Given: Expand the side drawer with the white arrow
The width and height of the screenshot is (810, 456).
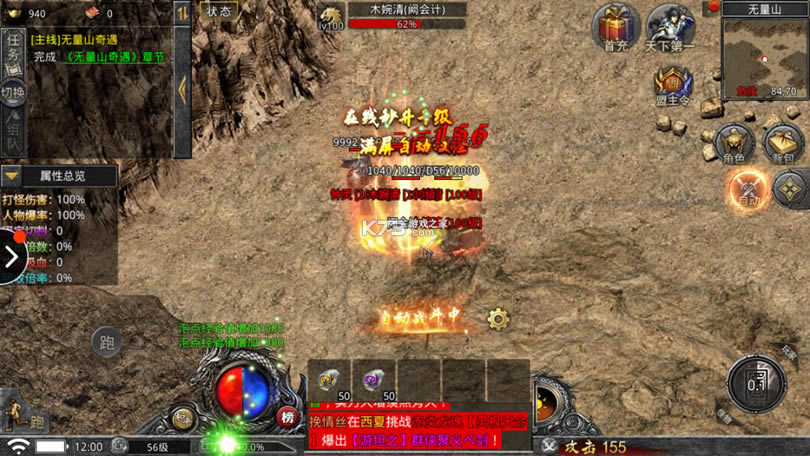Looking at the screenshot, I should tap(11, 258).
